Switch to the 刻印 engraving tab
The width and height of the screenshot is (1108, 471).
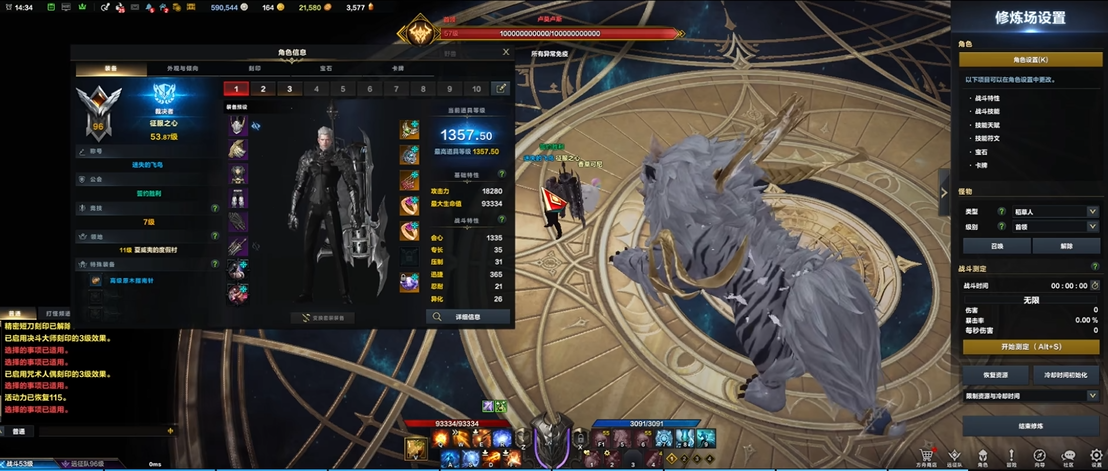(254, 69)
